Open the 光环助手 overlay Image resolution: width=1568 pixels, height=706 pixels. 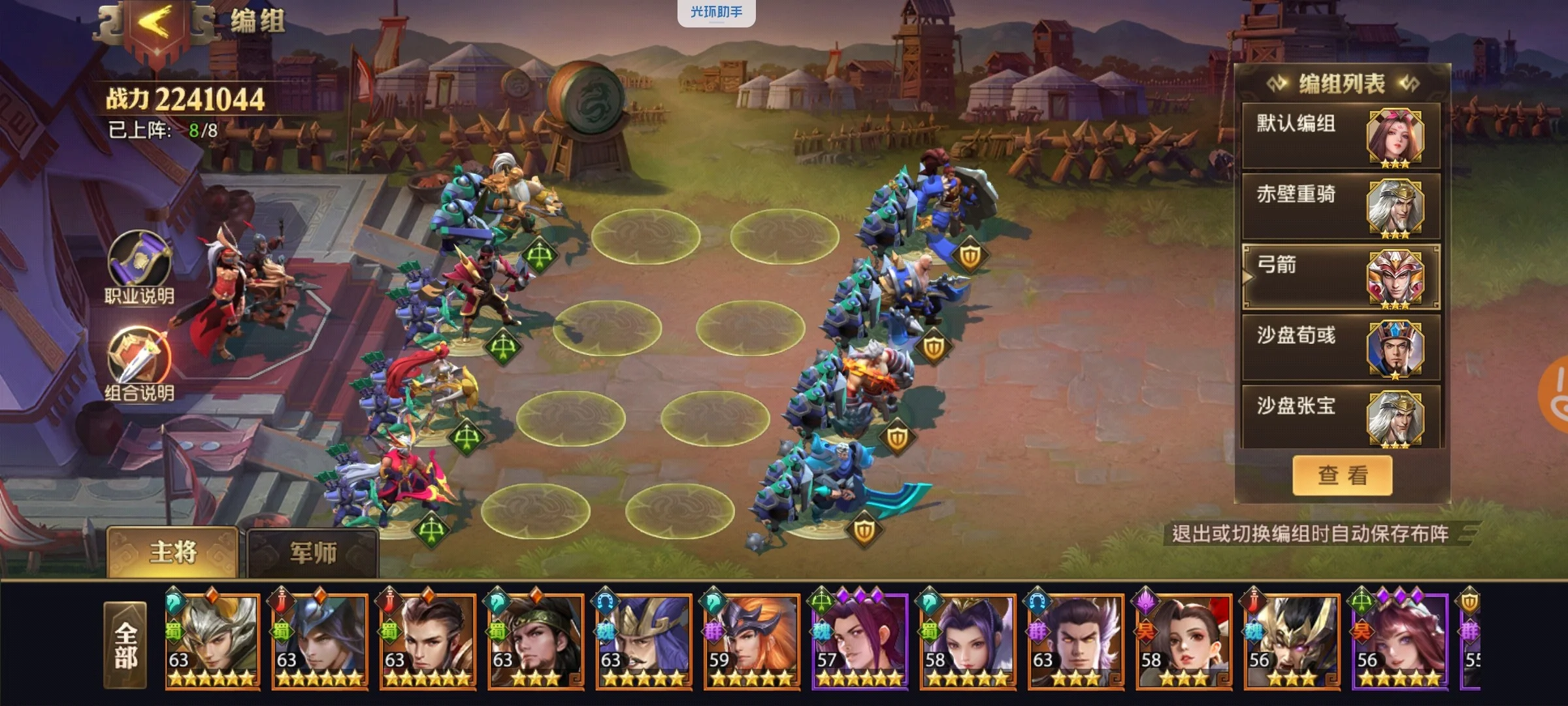pyautogui.click(x=716, y=12)
